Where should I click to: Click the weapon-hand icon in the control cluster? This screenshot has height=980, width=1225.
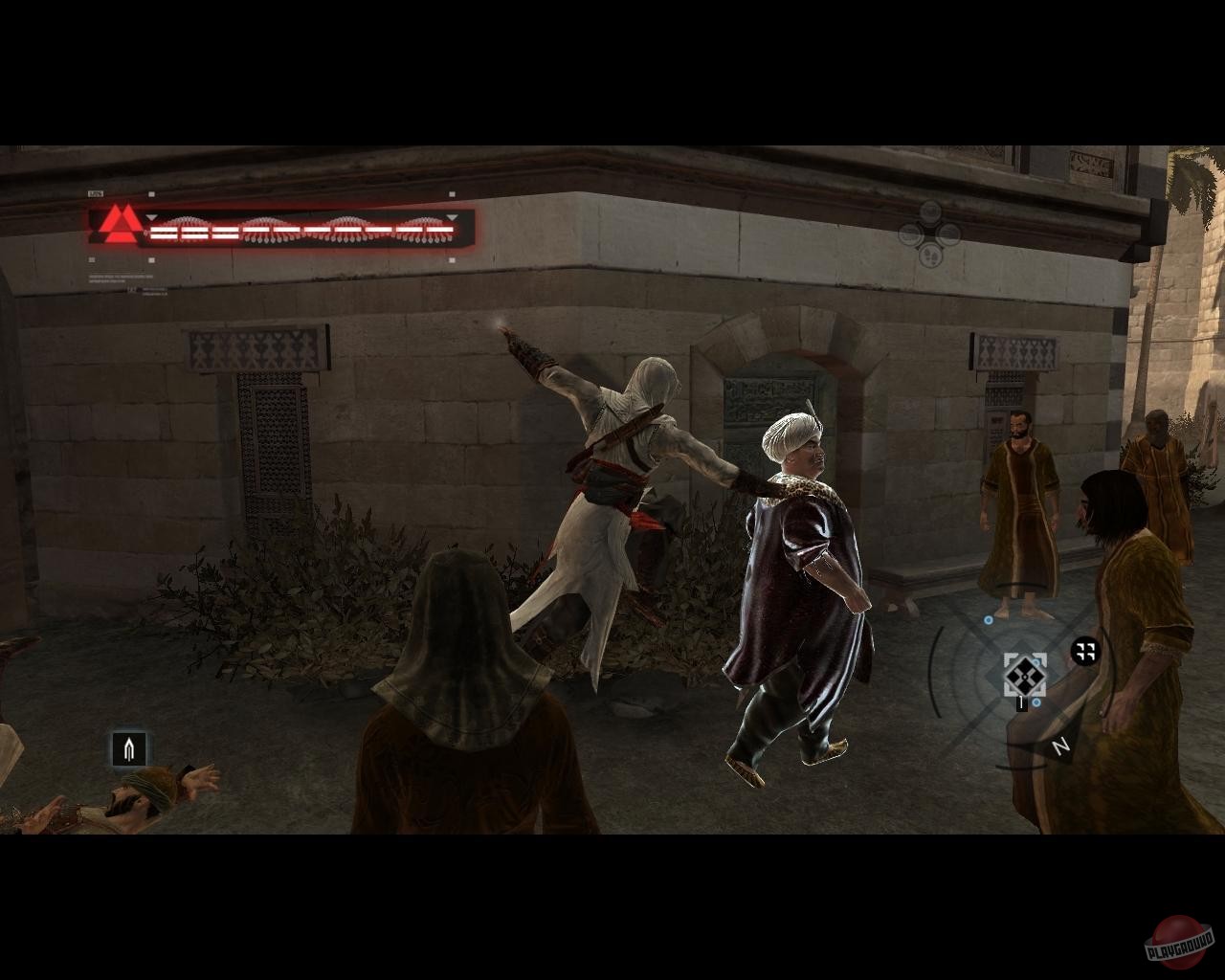point(949,233)
